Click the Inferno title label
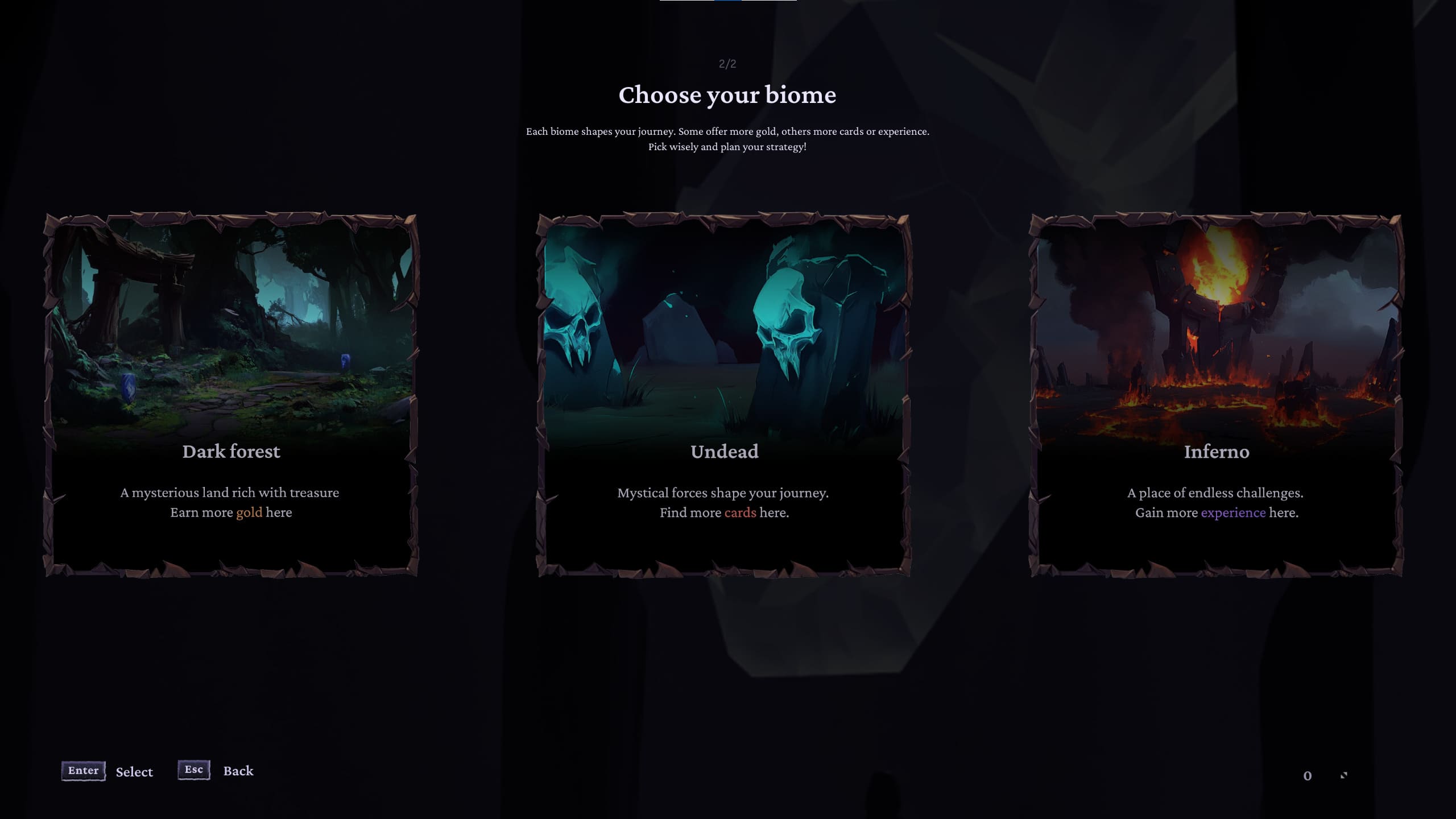The width and height of the screenshot is (1456, 819). (1215, 452)
